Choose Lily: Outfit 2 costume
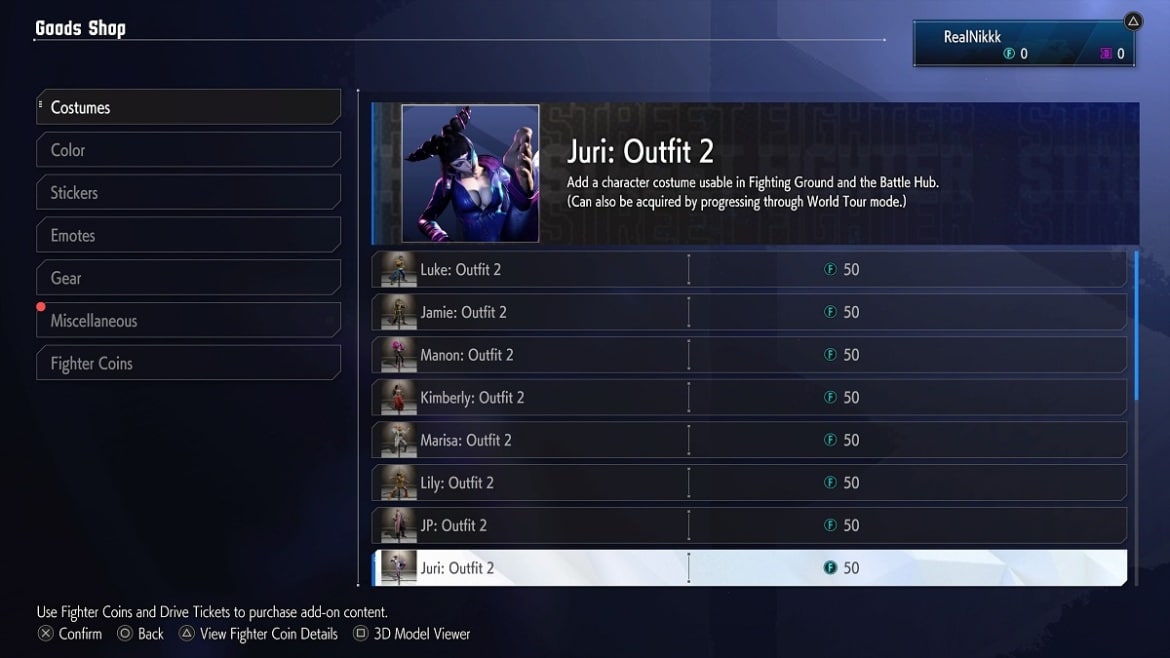This screenshot has width=1170, height=658. click(749, 483)
